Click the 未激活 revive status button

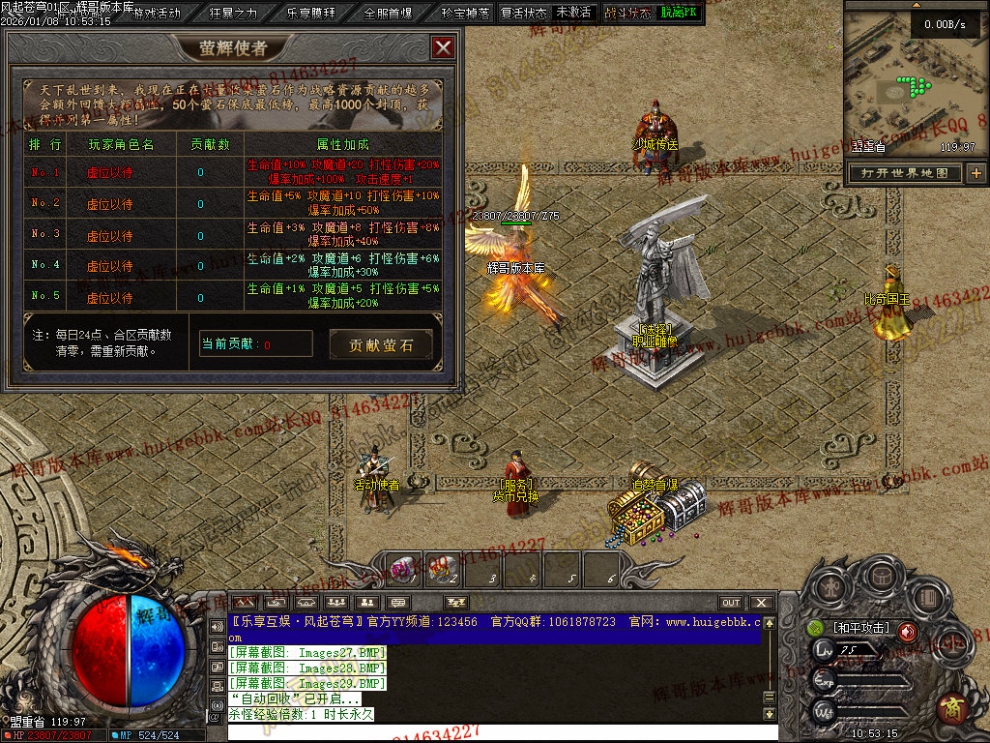573,13
